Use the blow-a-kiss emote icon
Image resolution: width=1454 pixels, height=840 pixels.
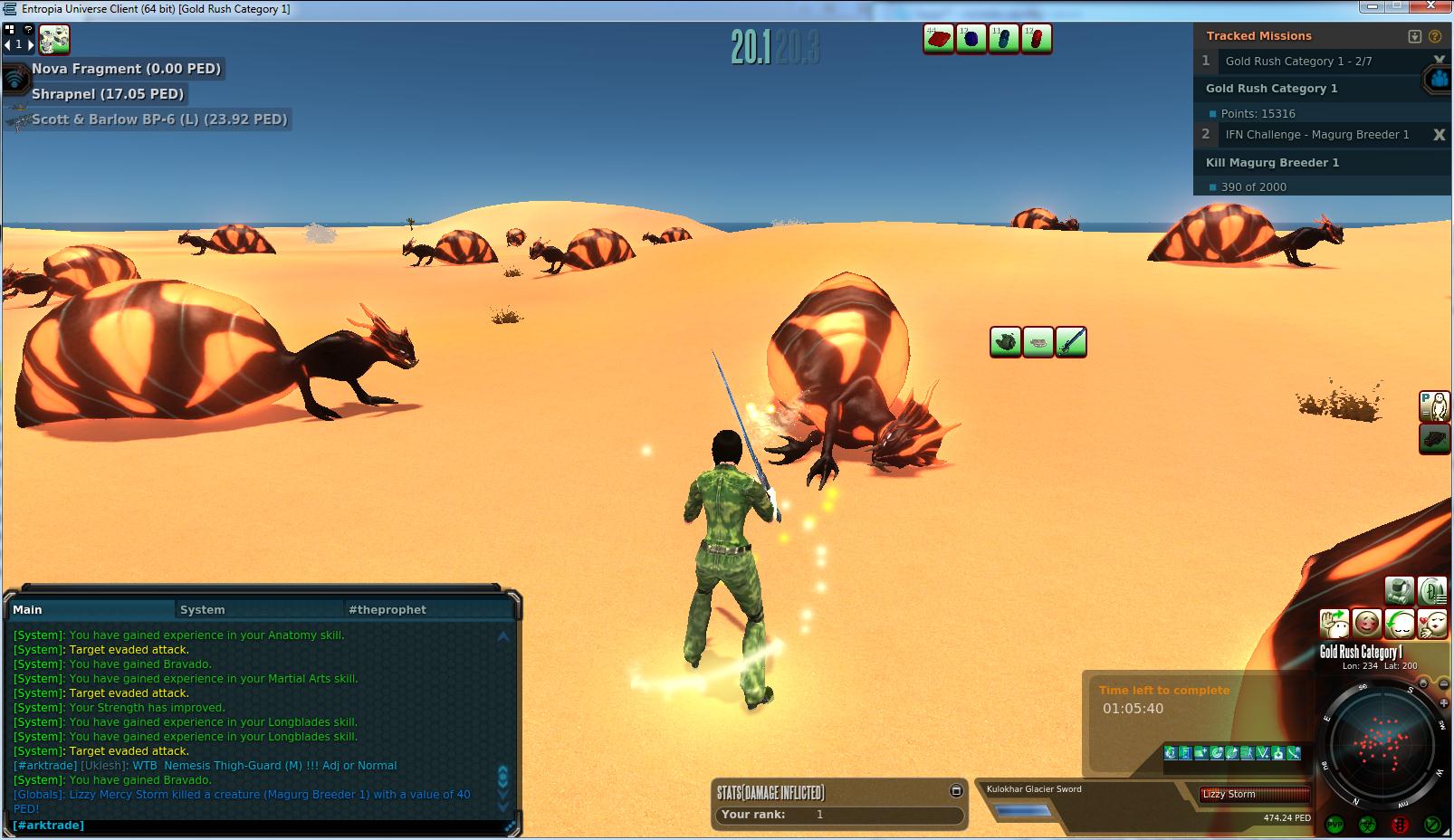coord(1431,624)
